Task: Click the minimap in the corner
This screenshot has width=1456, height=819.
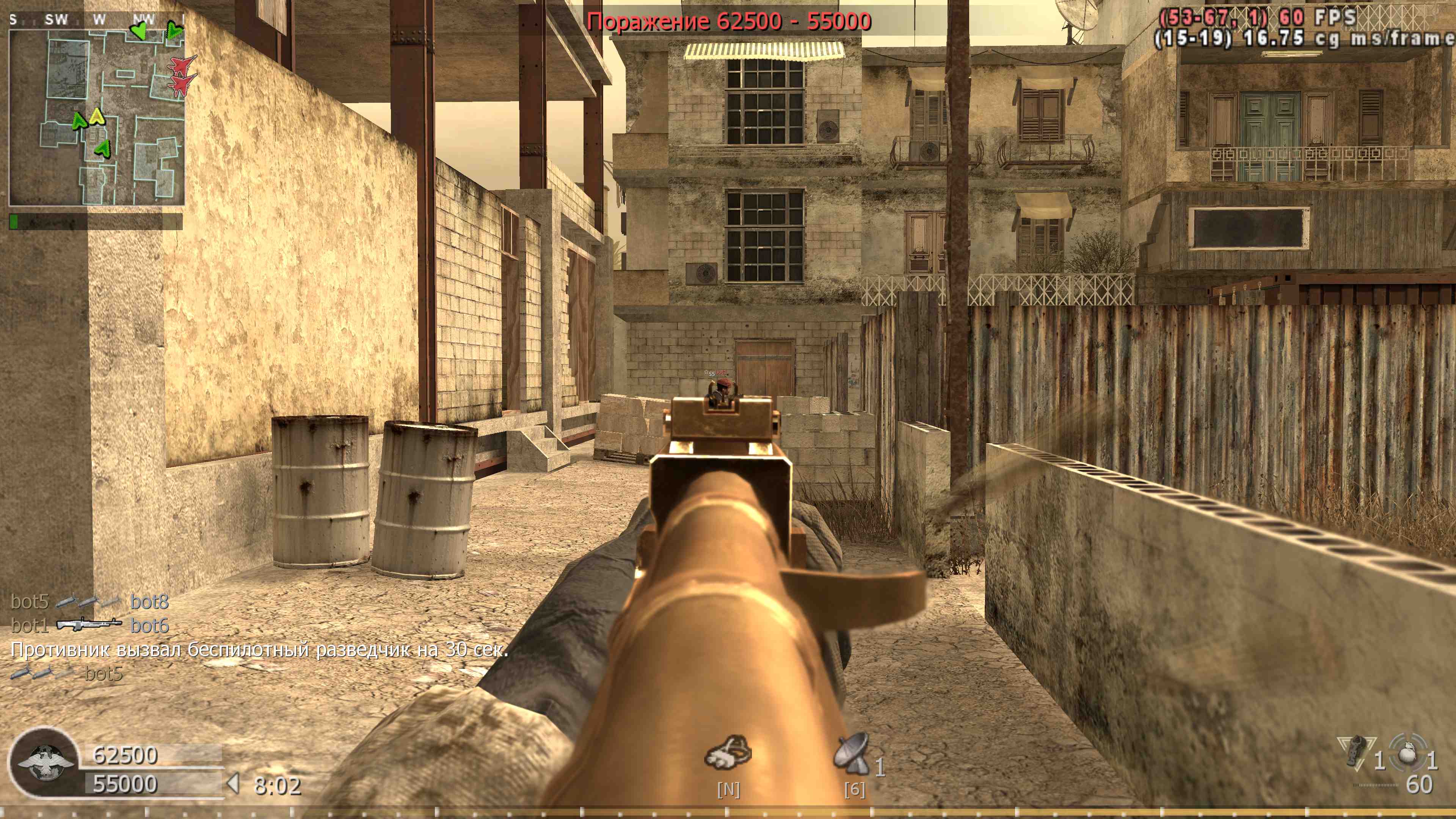Action: point(96,116)
